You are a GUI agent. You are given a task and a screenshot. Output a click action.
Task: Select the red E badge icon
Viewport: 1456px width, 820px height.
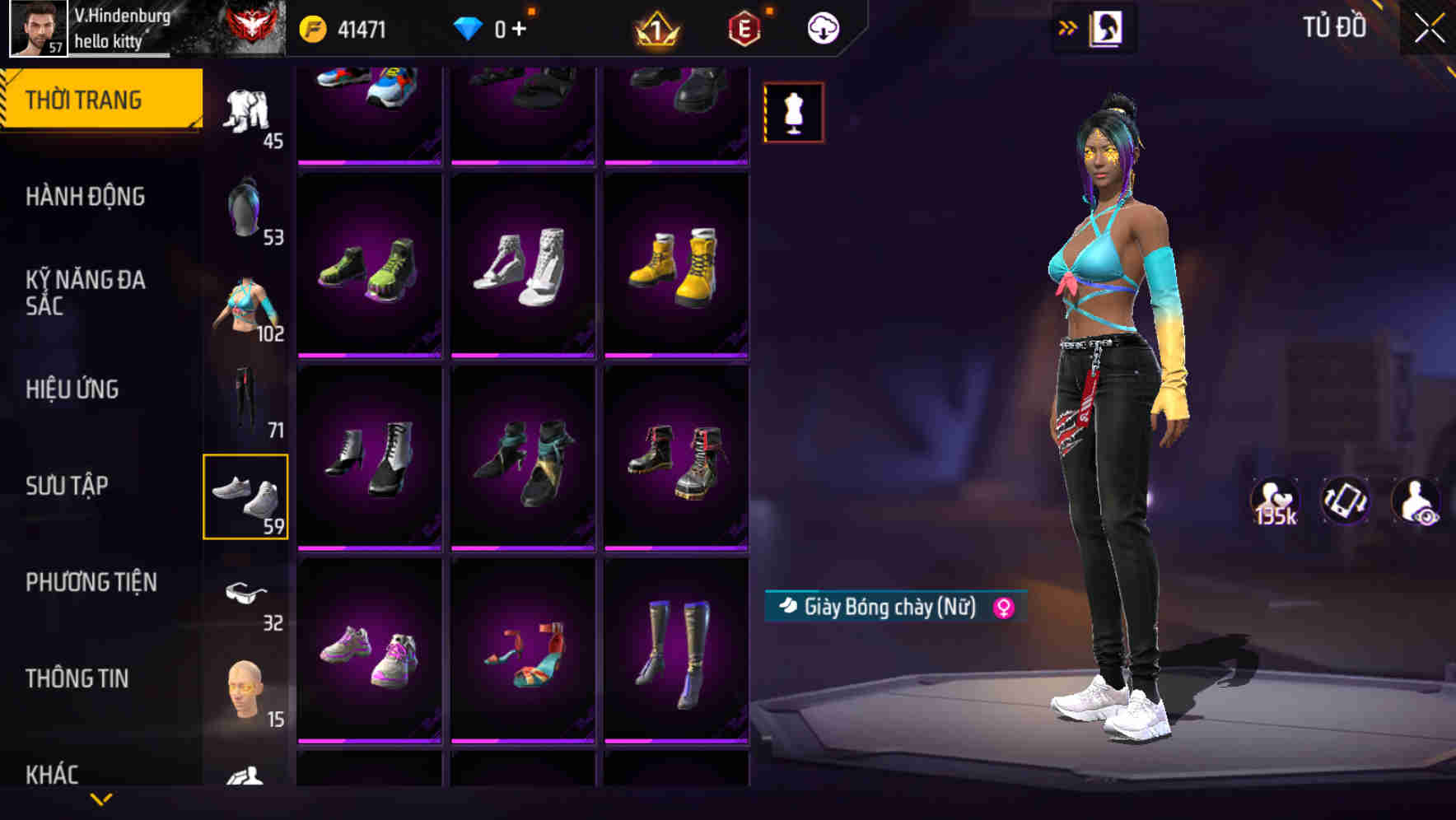click(744, 27)
